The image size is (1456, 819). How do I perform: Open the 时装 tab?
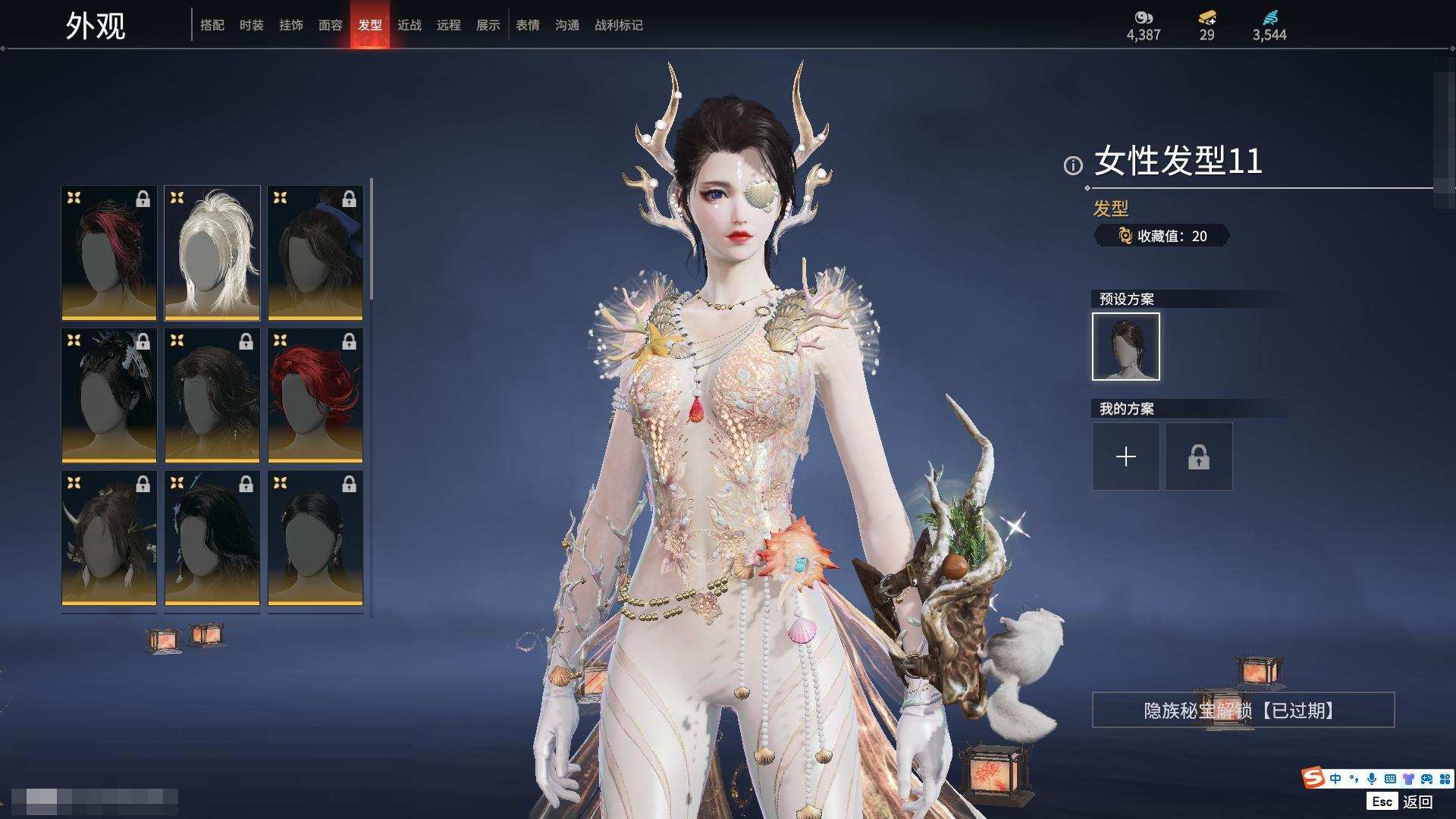pos(252,25)
